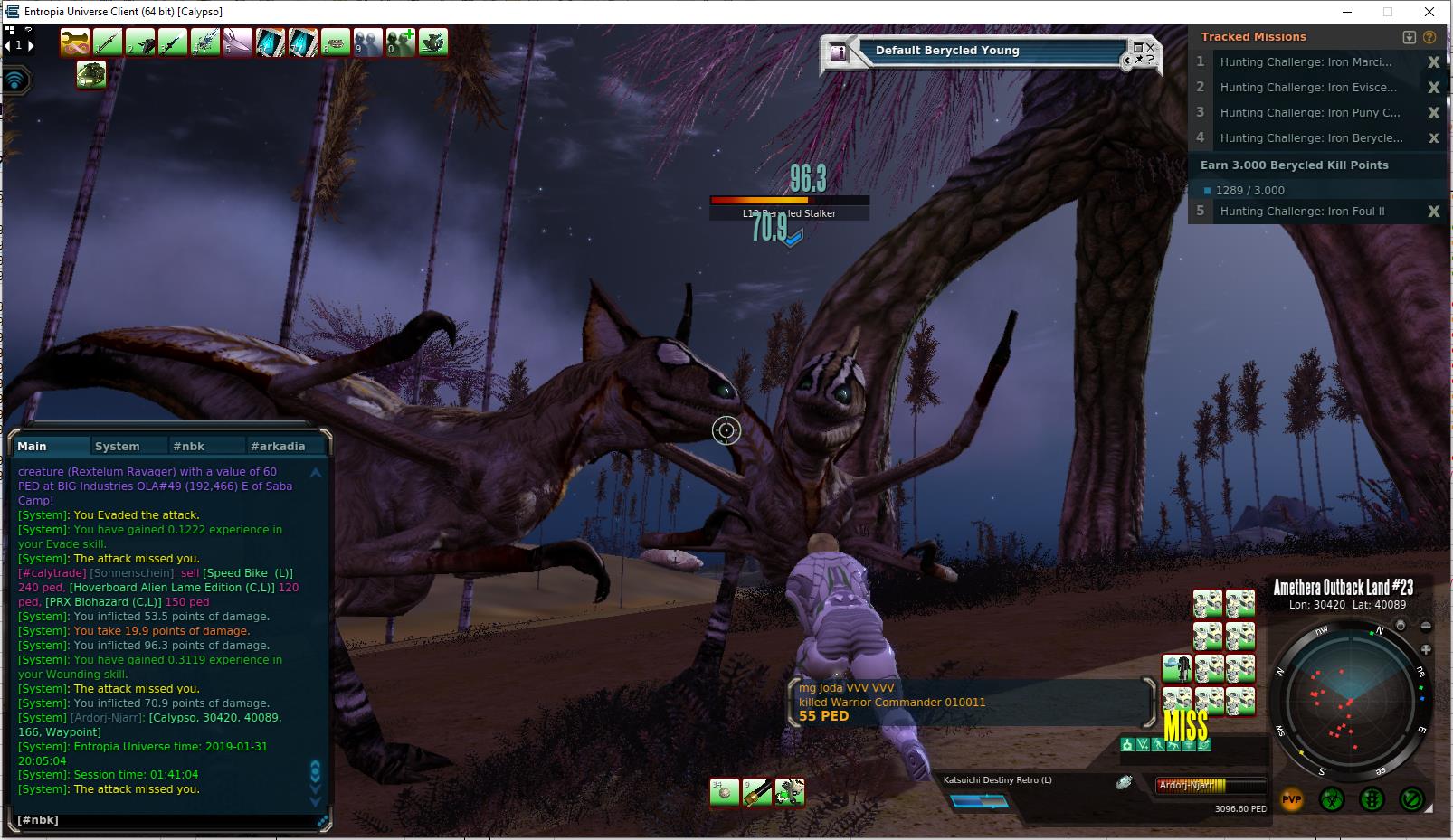Viewport: 1453px width, 840px height.
Task: Open the wireless signal icon panel
Action: (x=15, y=80)
